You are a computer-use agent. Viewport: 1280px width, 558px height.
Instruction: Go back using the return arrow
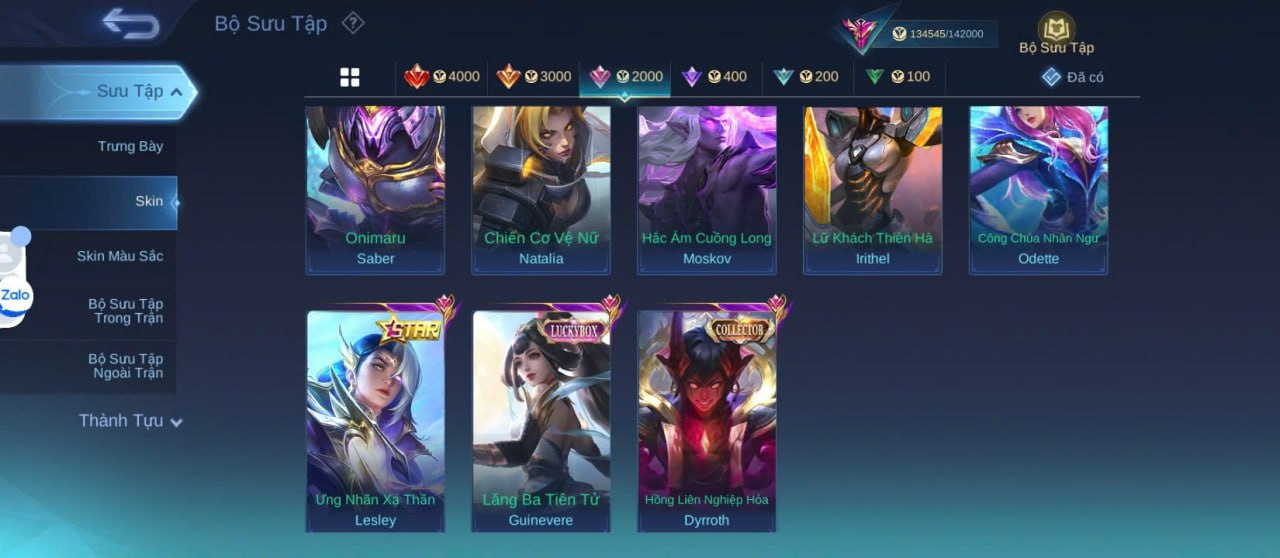pyautogui.click(x=131, y=24)
